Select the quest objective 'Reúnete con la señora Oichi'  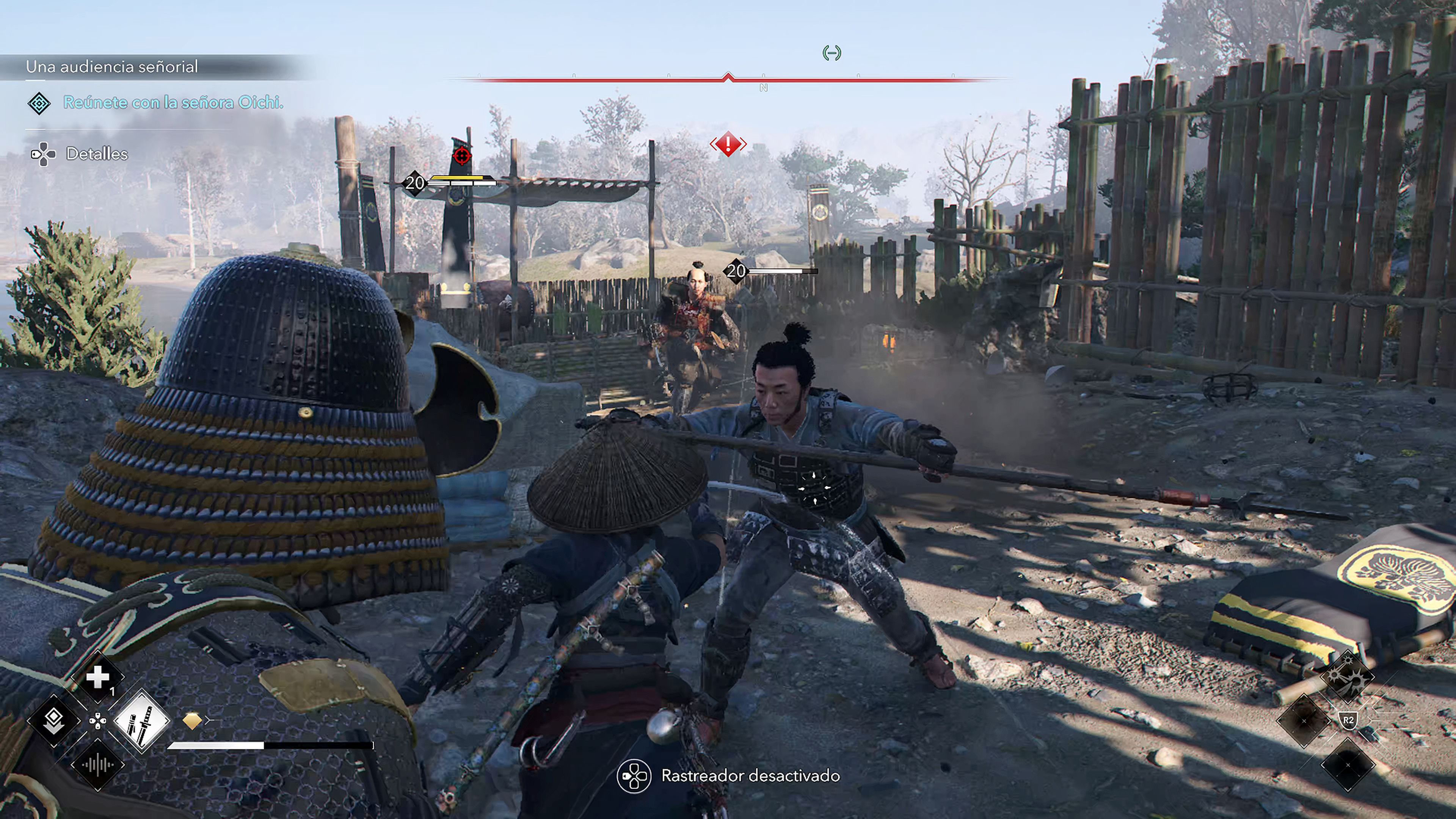click(x=173, y=102)
